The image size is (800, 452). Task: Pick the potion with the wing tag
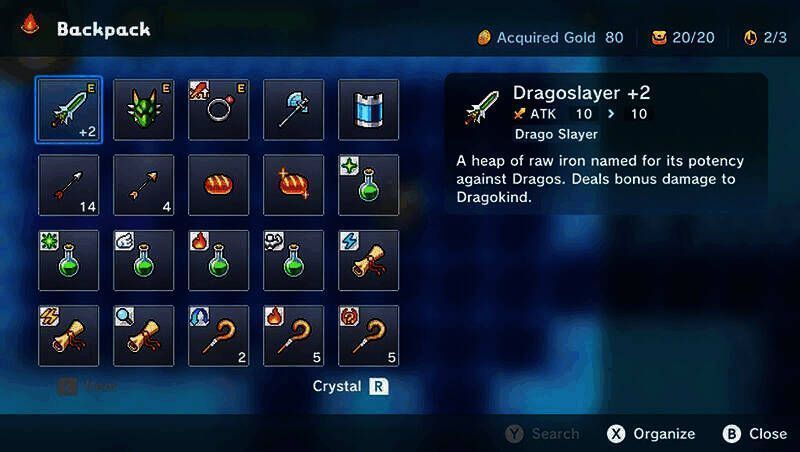click(143, 261)
